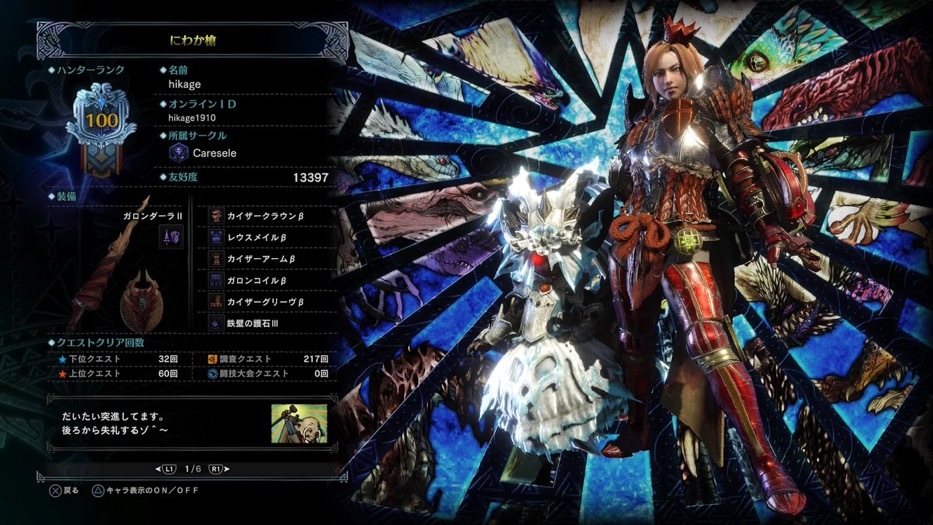Screen dimensions: 933x525
Task: Open the Caresele squad emblem
Action: pos(180,153)
